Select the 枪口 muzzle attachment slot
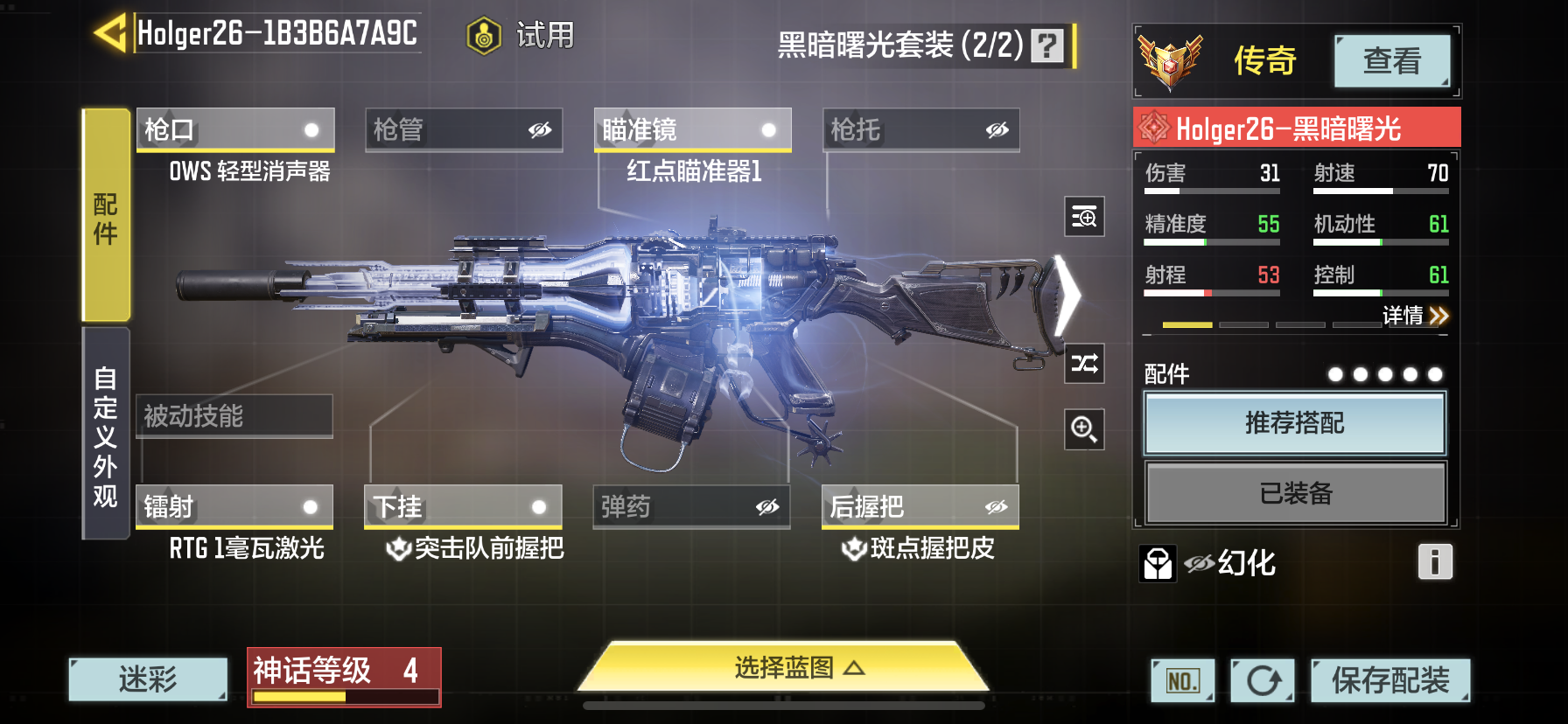The height and width of the screenshot is (724, 1568). click(234, 130)
